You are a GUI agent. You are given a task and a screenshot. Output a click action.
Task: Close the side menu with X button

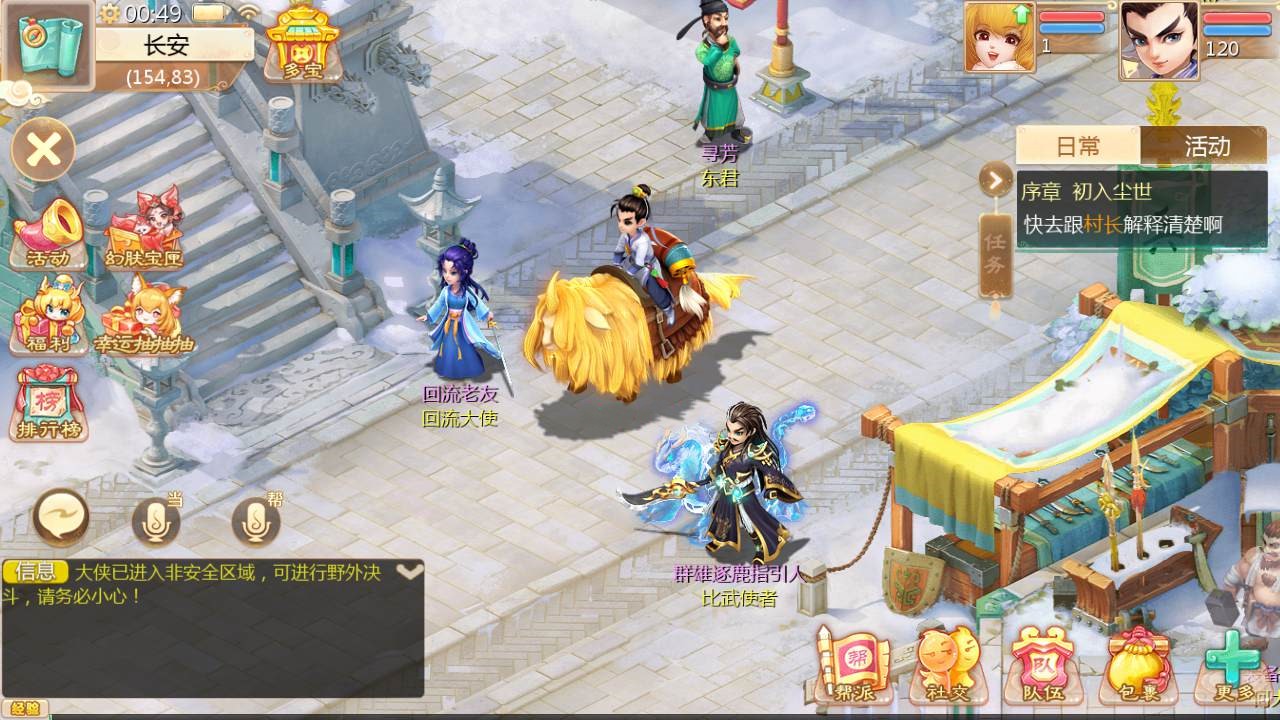click(44, 151)
